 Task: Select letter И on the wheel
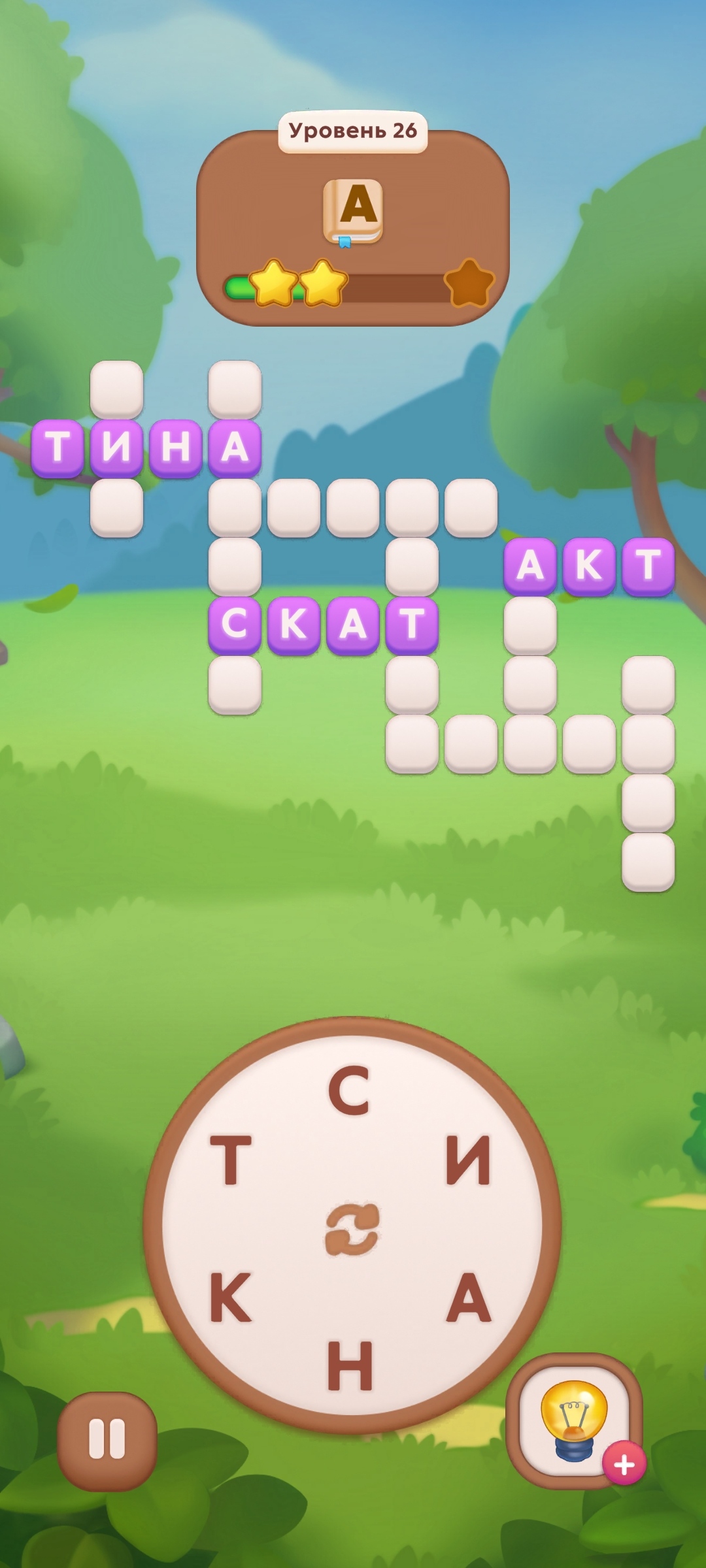(x=468, y=1161)
